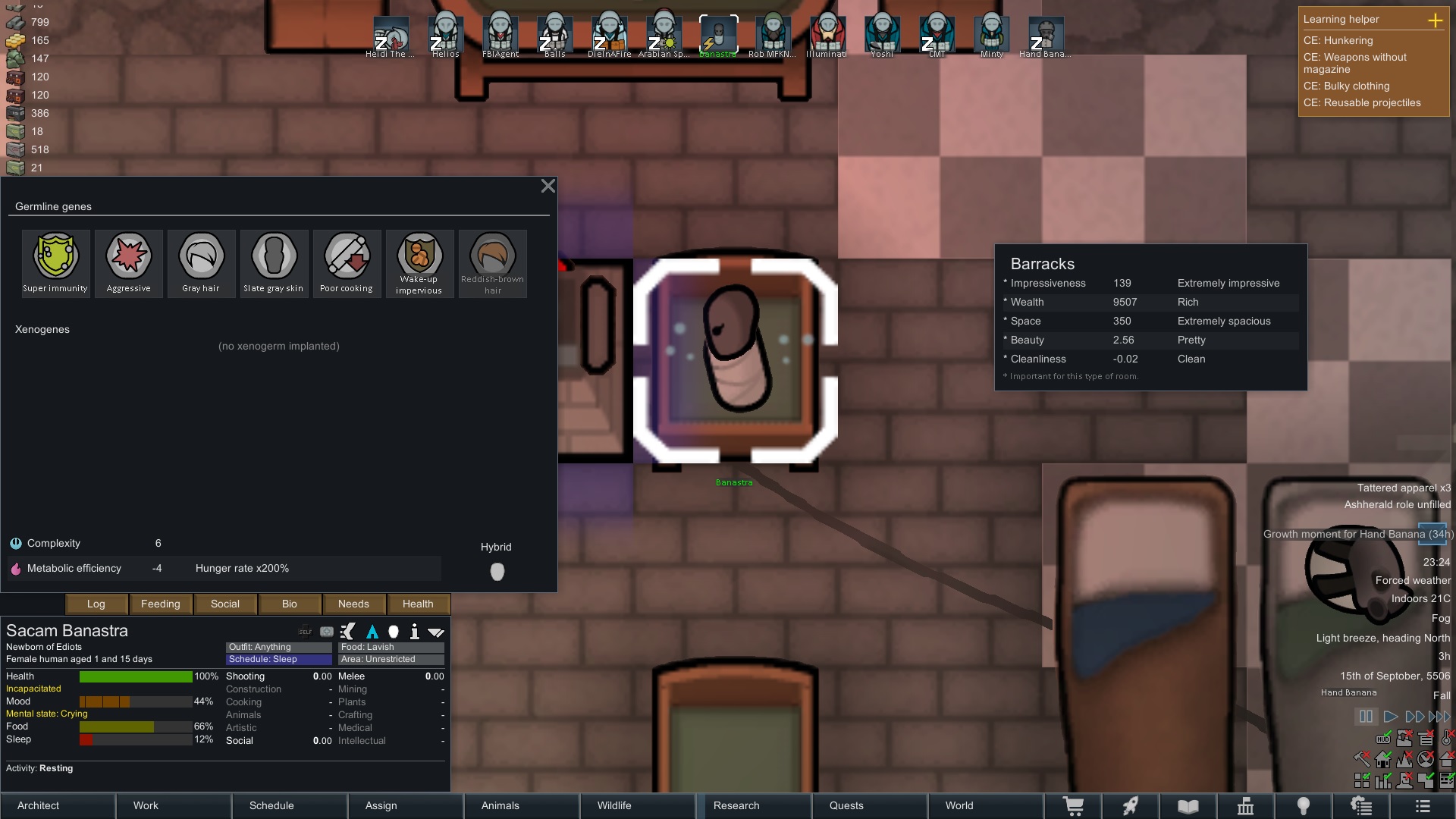Image resolution: width=1456 pixels, height=819 pixels.
Task: Open the Outfit: Anything dropdown
Action: point(278,647)
